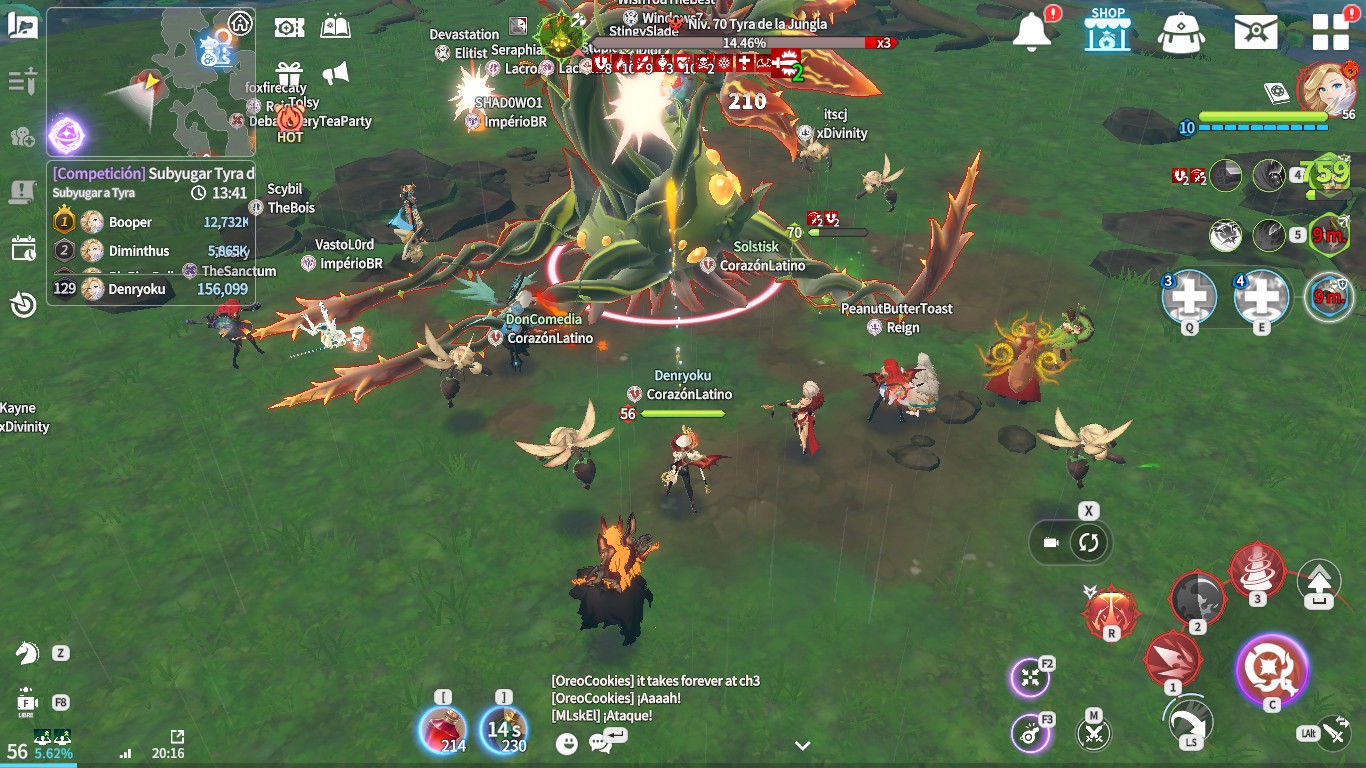
Task: Open the chat emoji smiley button
Action: click(567, 743)
